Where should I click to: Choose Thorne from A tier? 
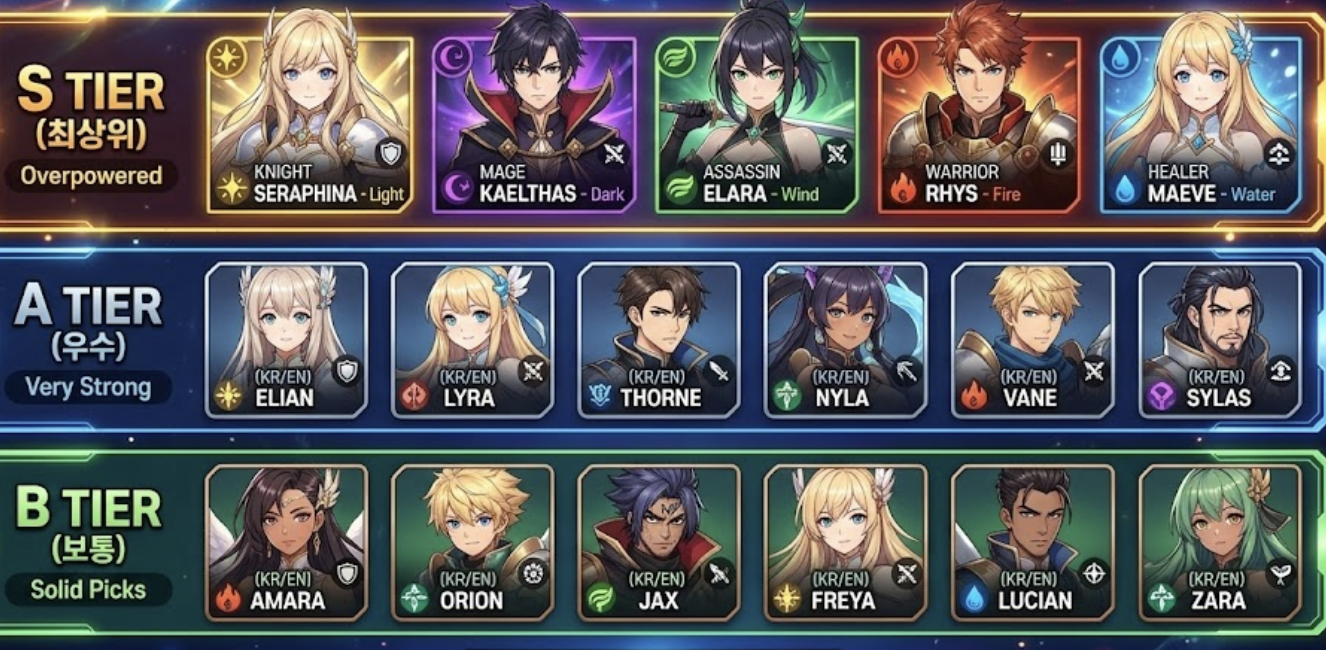(x=659, y=340)
